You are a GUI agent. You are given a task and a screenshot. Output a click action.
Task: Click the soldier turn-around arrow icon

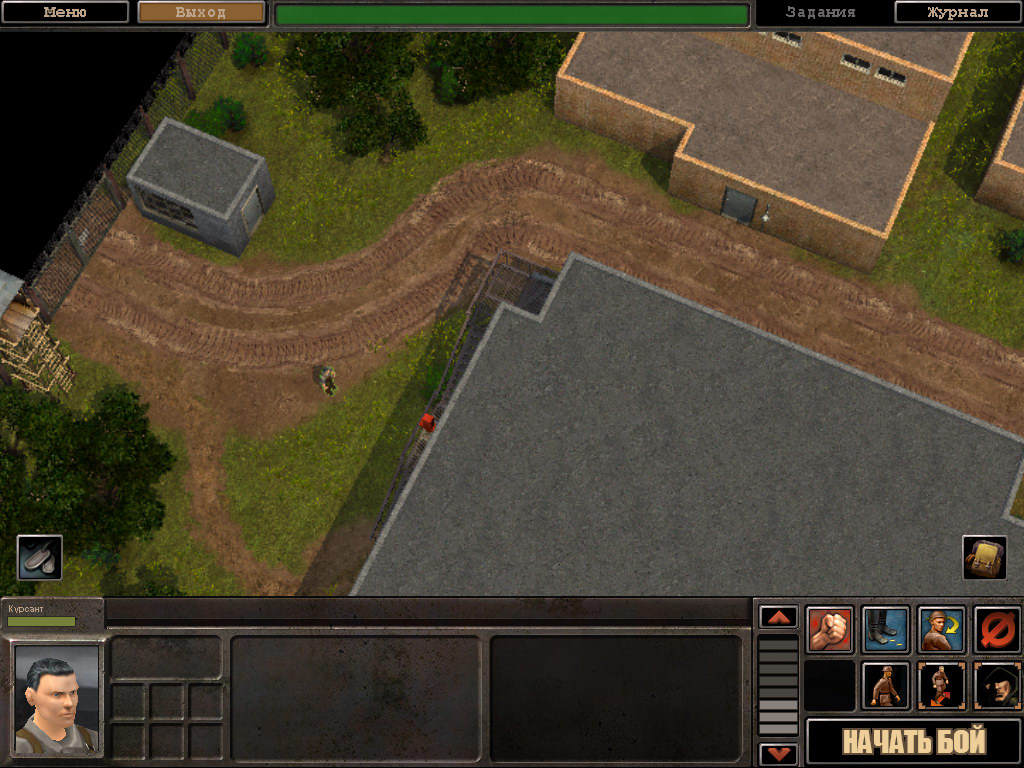pos(941,630)
